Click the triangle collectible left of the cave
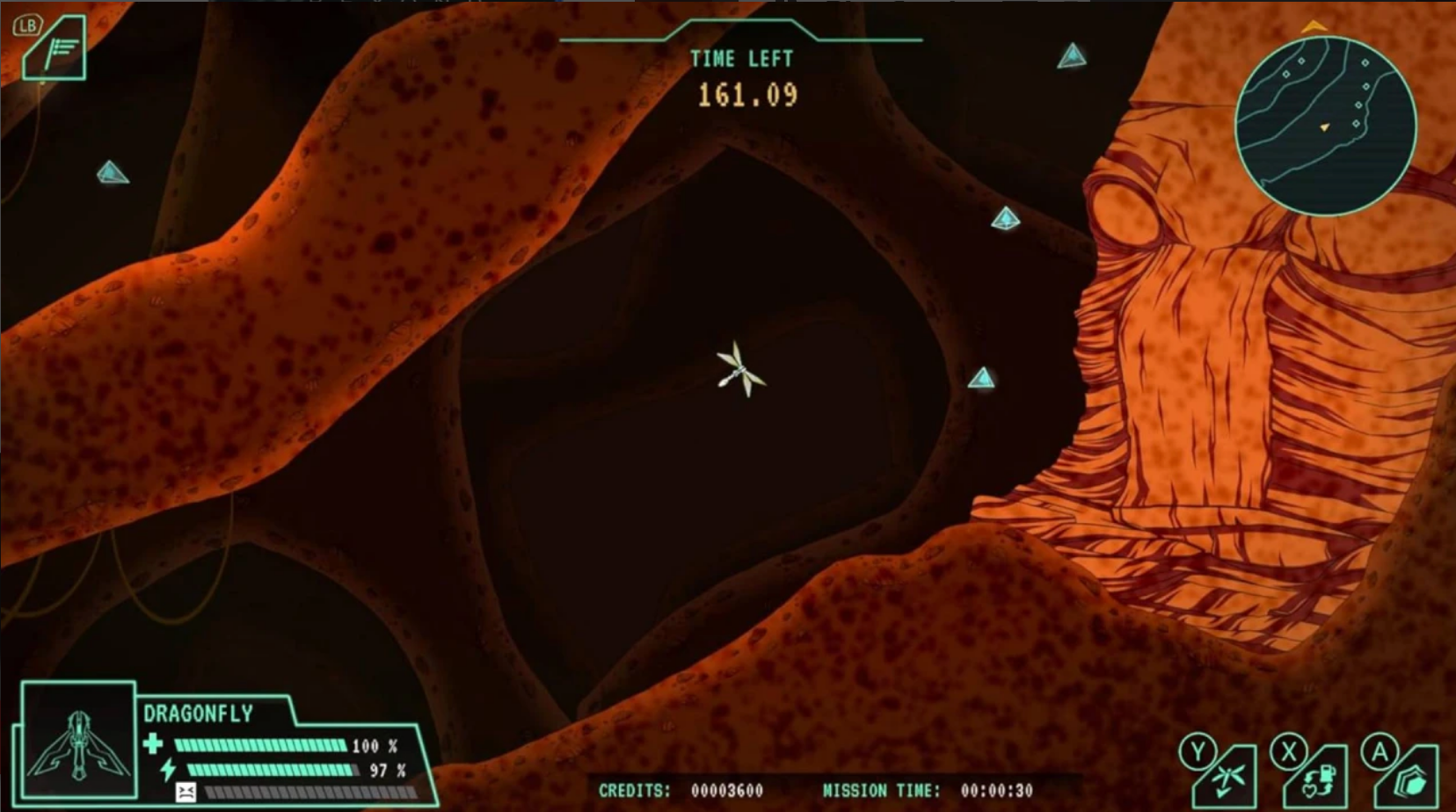The height and width of the screenshot is (812, 1456). pyautogui.click(x=113, y=173)
